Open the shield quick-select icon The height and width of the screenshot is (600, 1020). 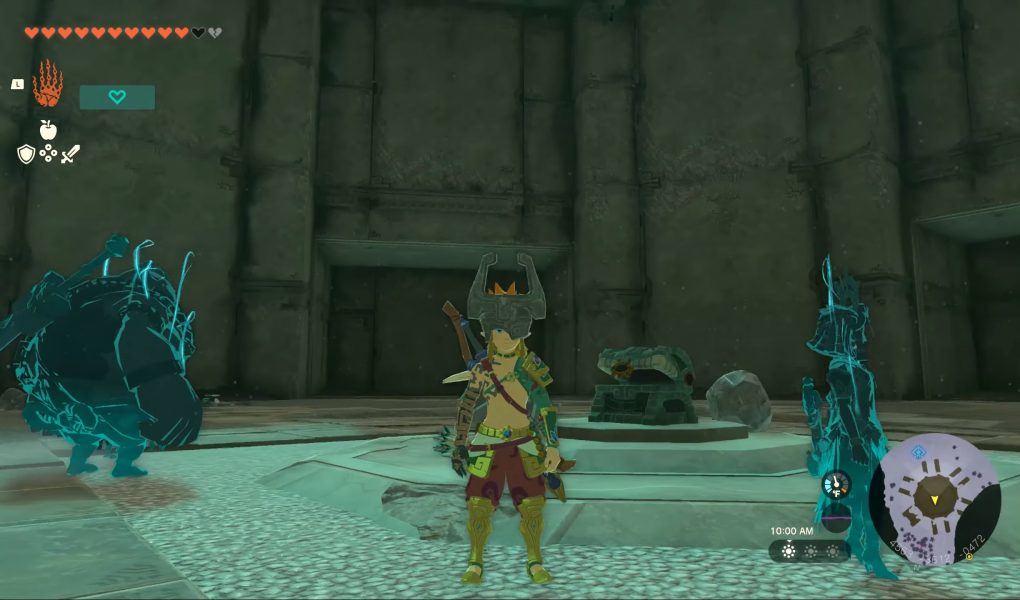pos(26,154)
